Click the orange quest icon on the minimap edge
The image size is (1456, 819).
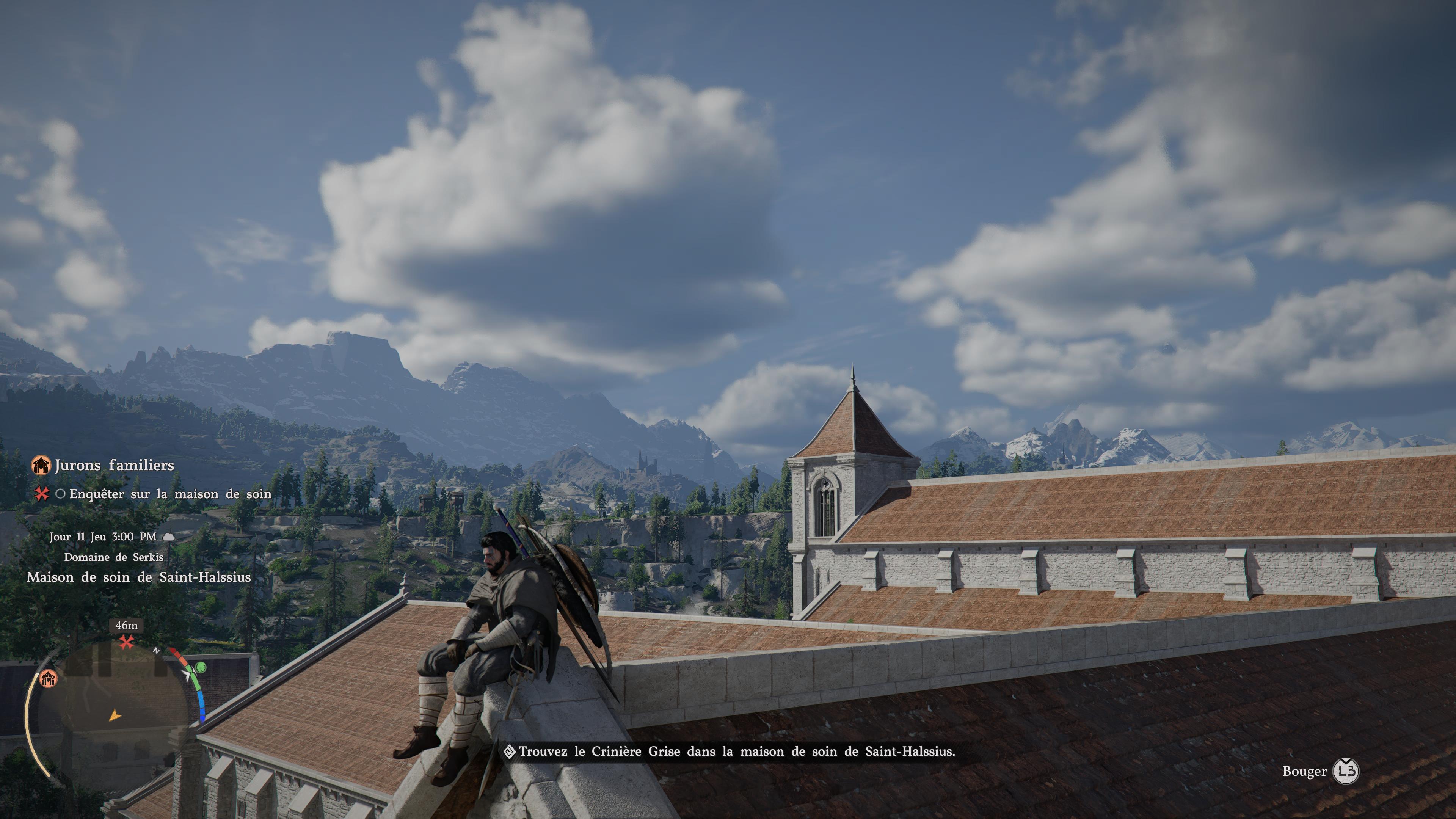pyautogui.click(x=49, y=678)
